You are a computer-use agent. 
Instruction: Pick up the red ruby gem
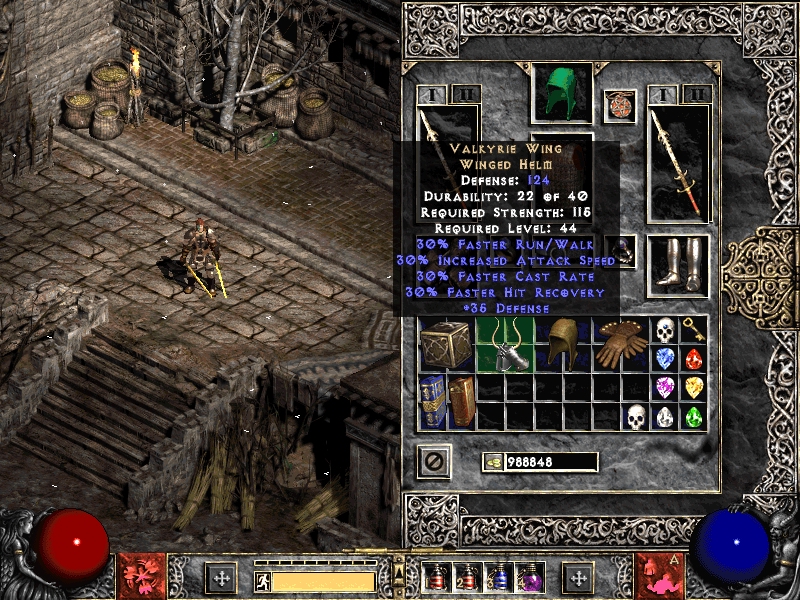pyautogui.click(x=693, y=358)
